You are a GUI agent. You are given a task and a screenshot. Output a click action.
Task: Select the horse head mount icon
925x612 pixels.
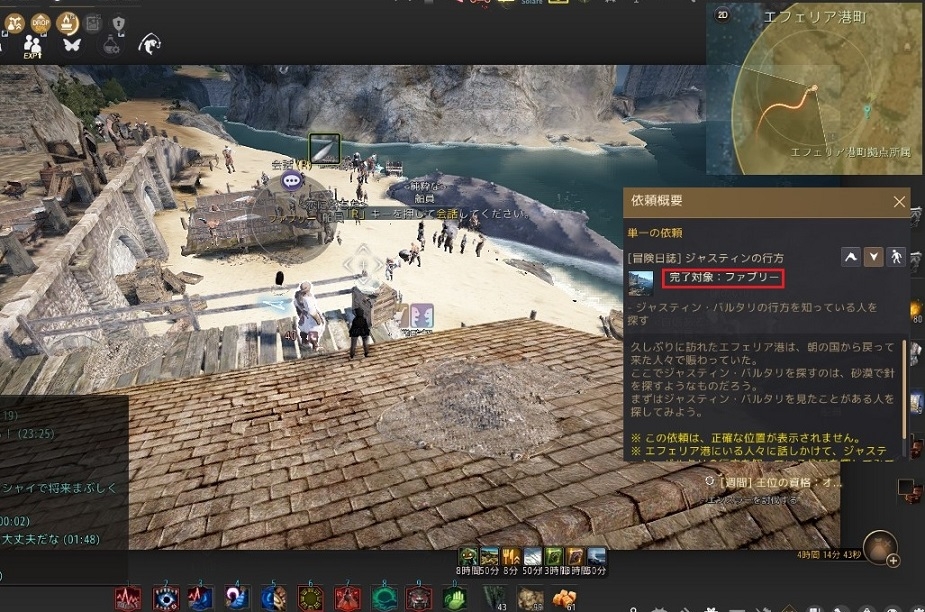pos(150,44)
